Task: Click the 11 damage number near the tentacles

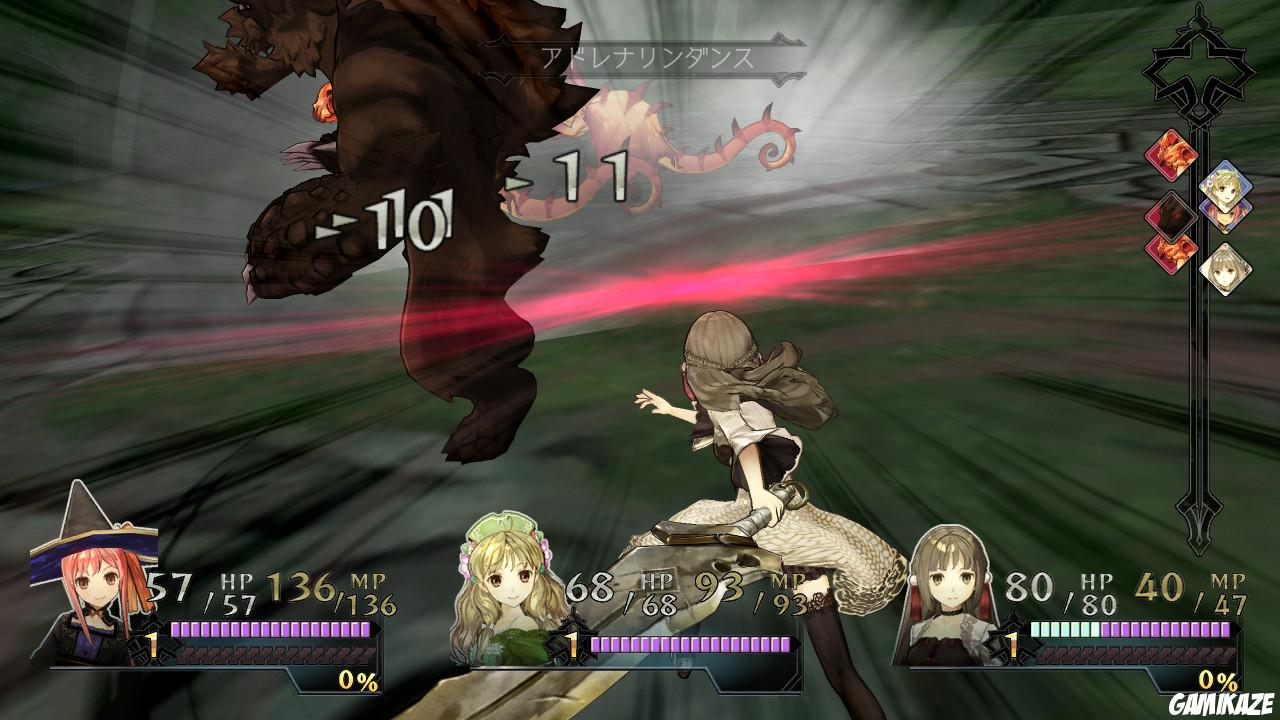Action: coord(590,175)
